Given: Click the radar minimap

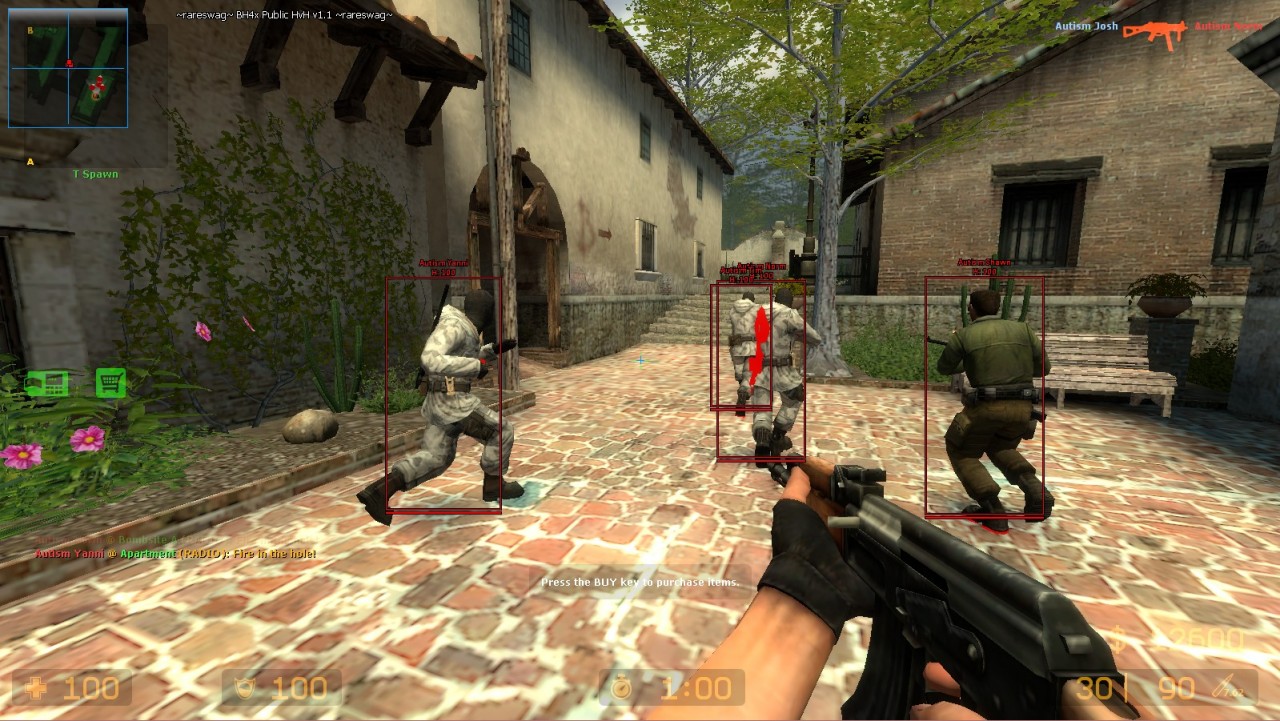Looking at the screenshot, I should coord(68,68).
